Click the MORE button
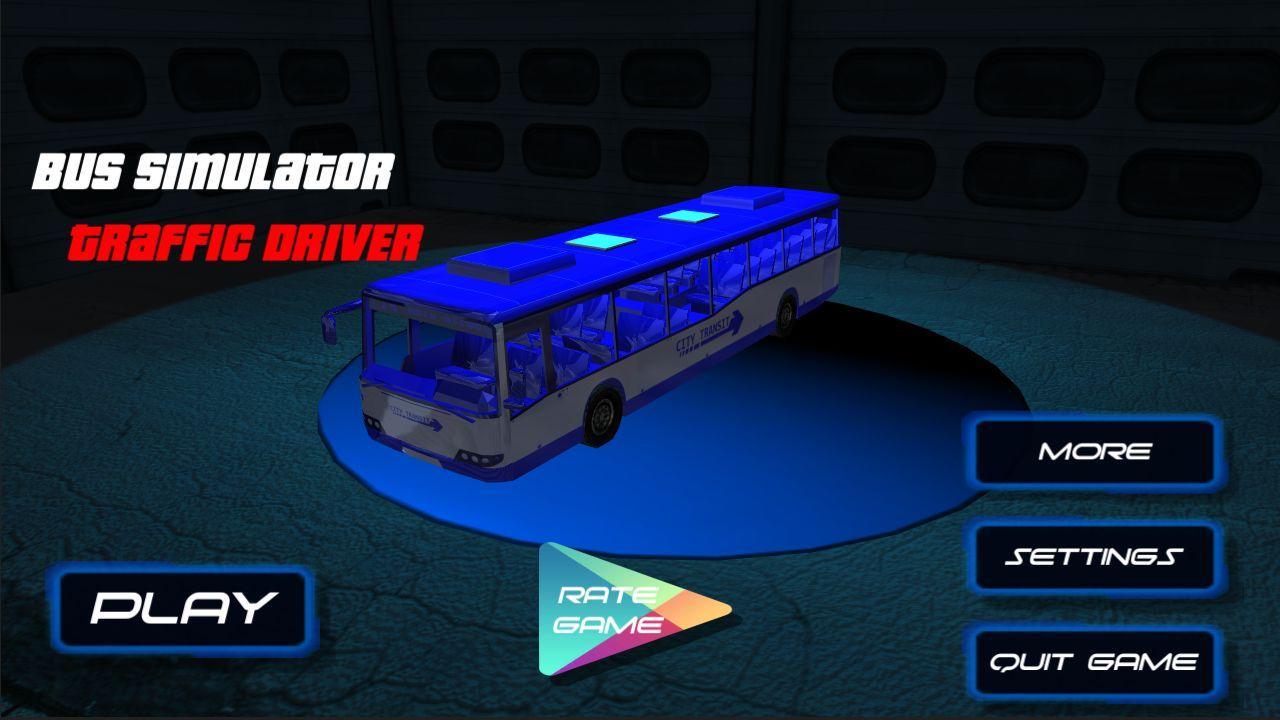The width and height of the screenshot is (1280, 720). point(1096,452)
